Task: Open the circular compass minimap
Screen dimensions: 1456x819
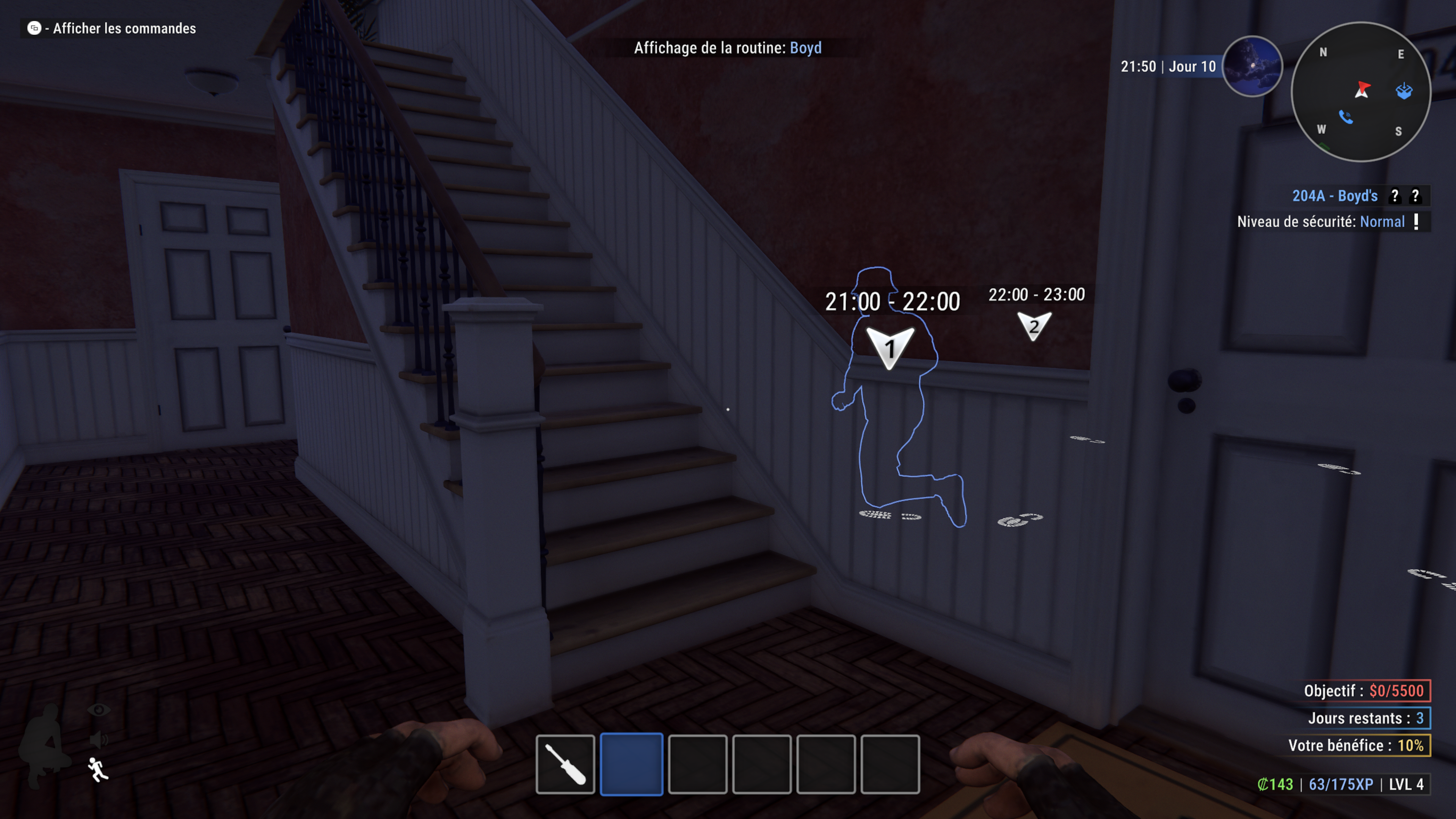Action: (1360, 92)
